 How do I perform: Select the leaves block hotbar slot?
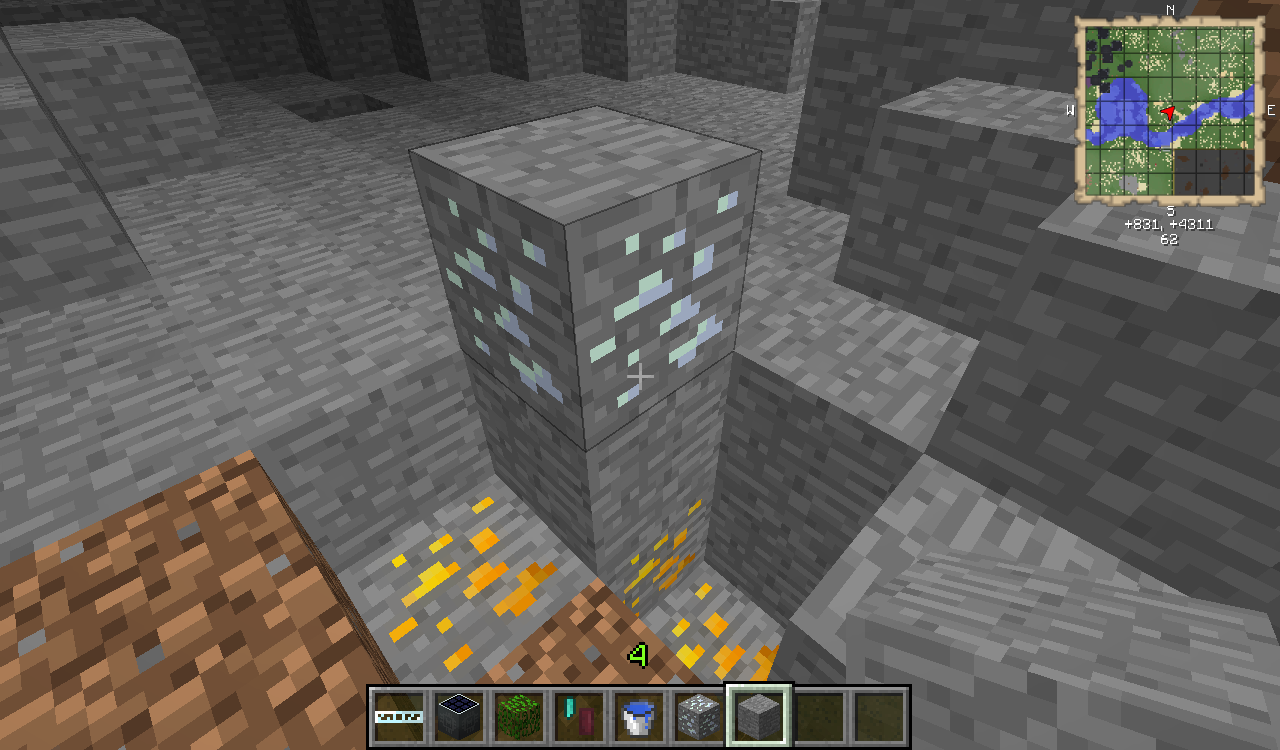520,716
